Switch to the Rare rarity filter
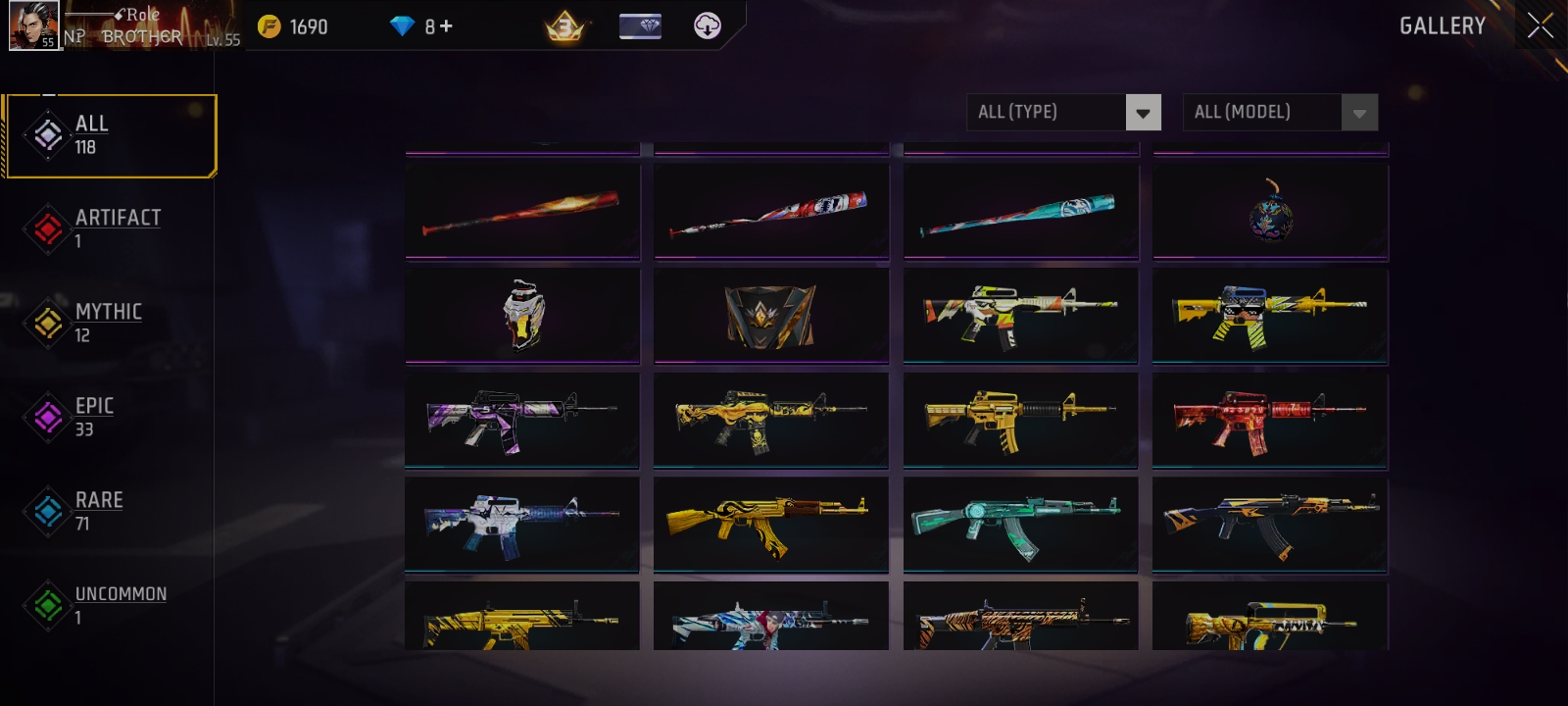1568x706 pixels. [x=98, y=510]
